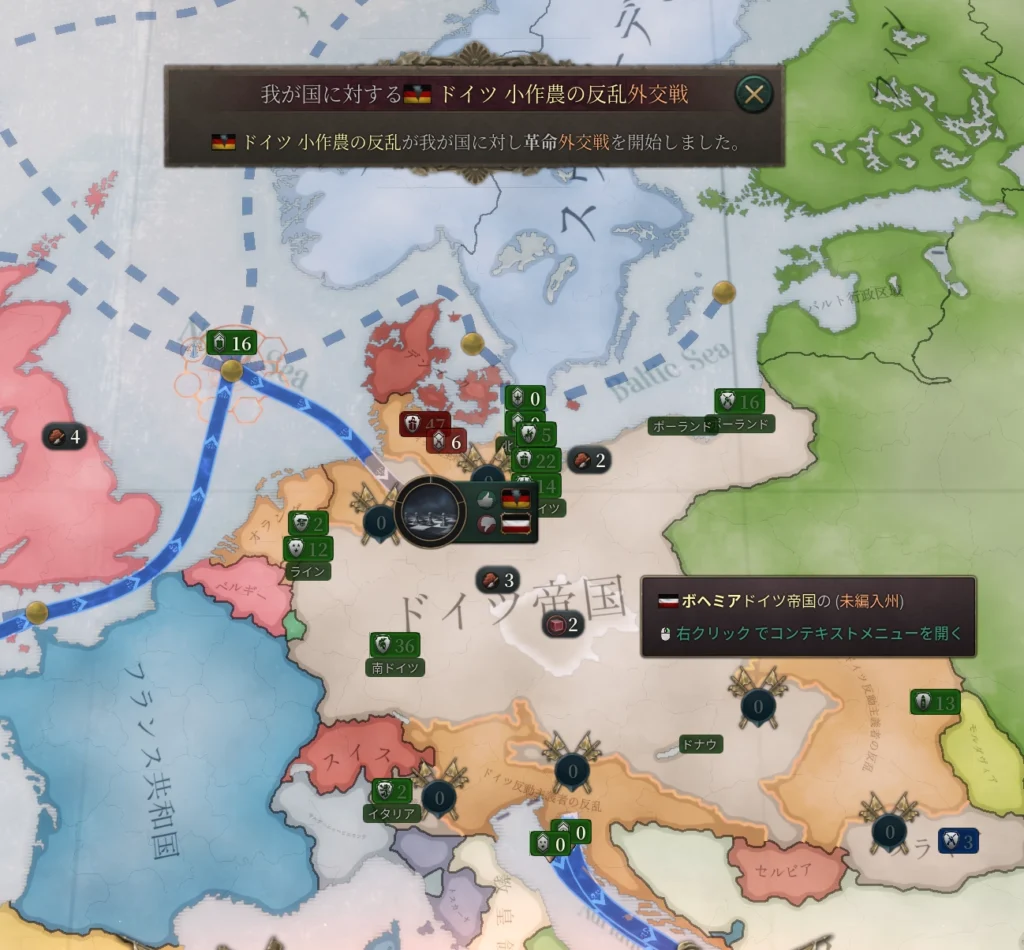Select the front marker beside the battle portrait
The image size is (1024, 950).
pos(380,521)
